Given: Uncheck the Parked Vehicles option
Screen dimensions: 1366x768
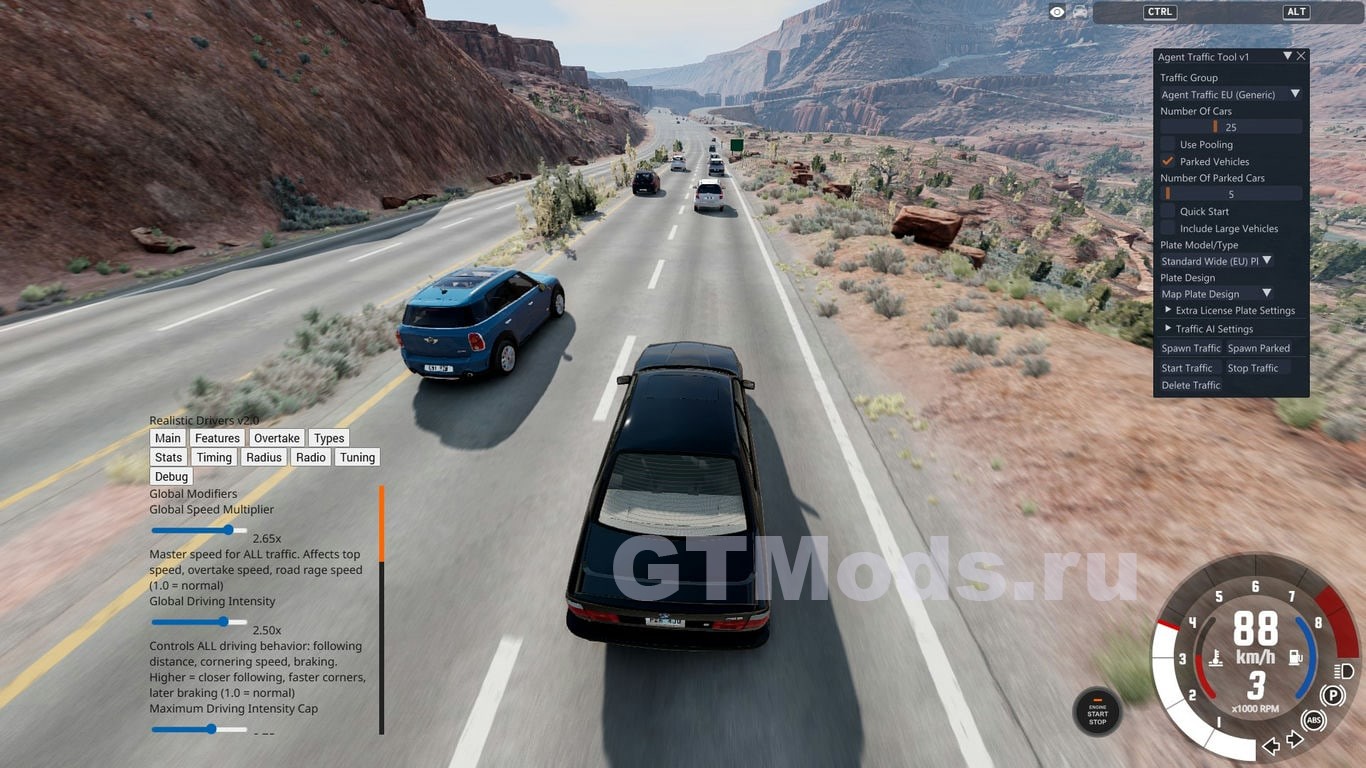Looking at the screenshot, I should (1168, 161).
